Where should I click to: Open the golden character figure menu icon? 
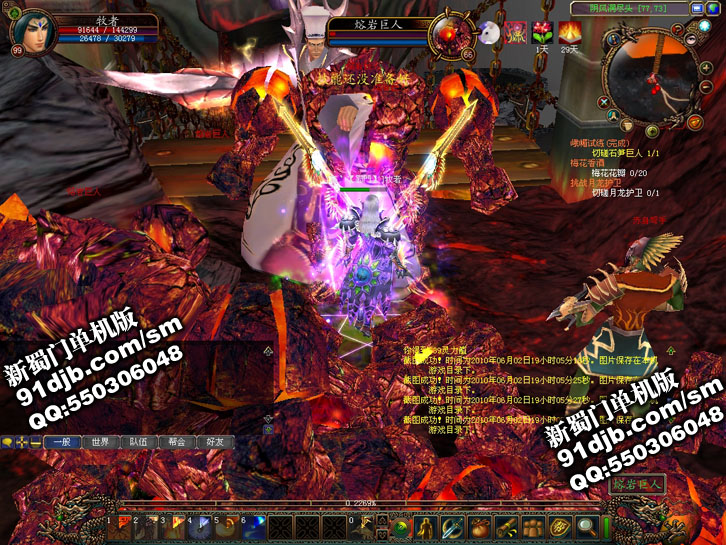[x=425, y=525]
